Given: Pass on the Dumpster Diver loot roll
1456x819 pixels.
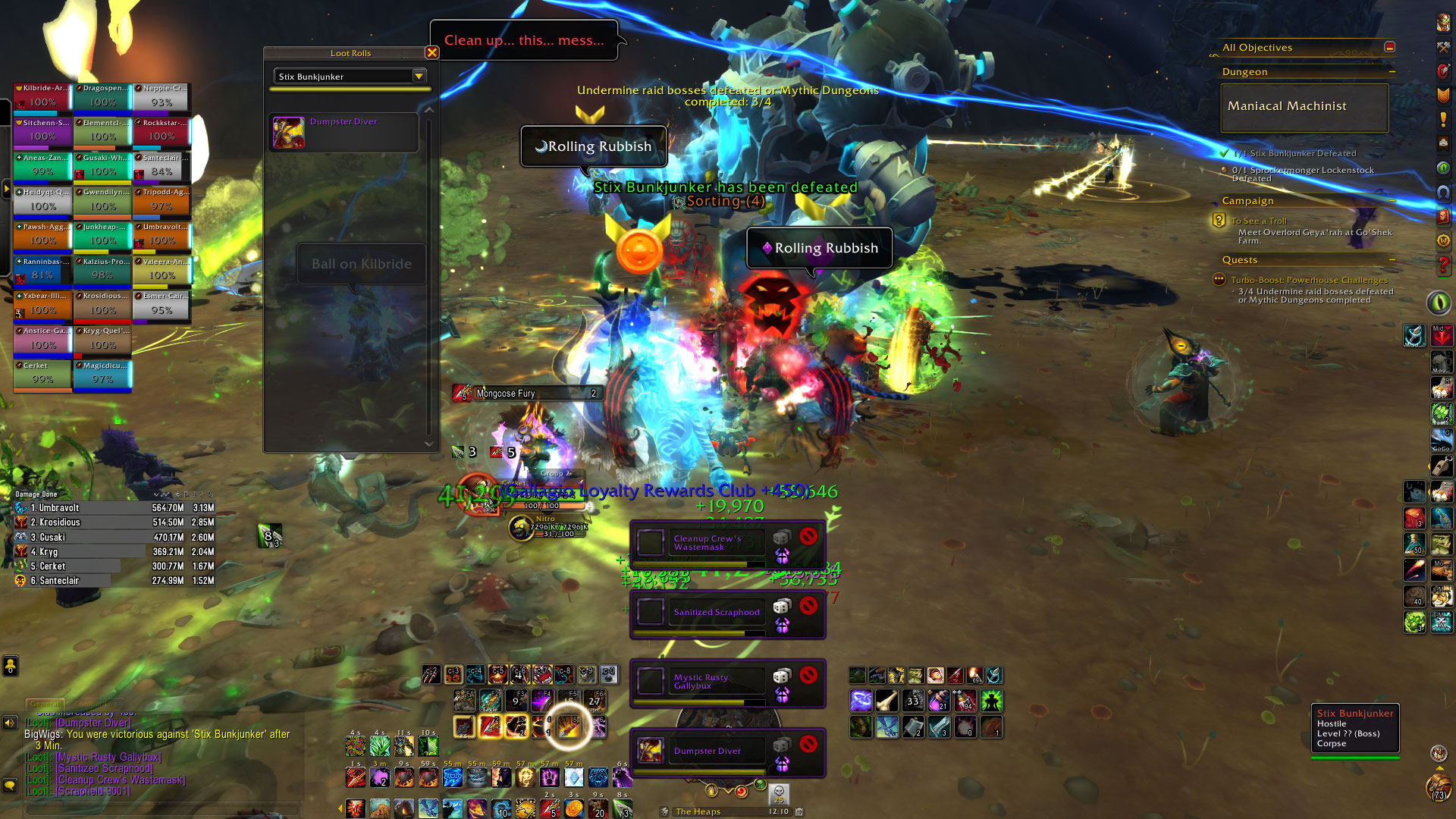Looking at the screenshot, I should (808, 744).
